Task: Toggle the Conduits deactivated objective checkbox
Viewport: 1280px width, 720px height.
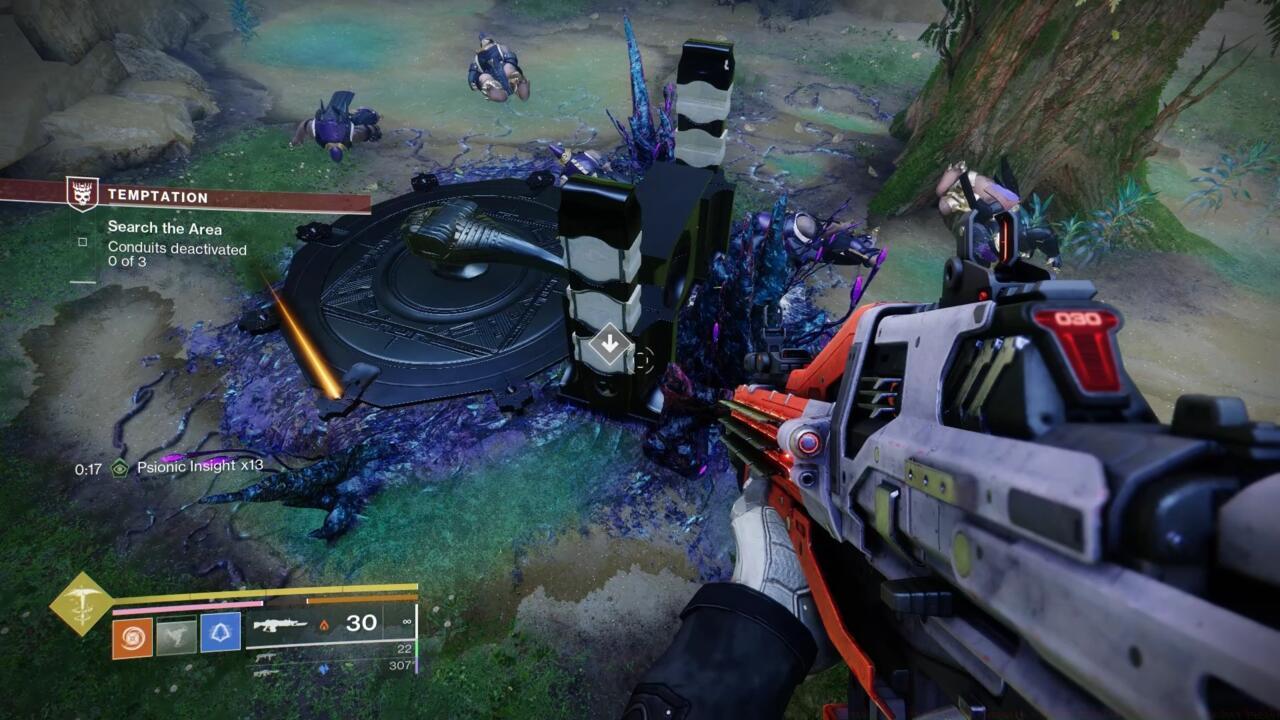Action: 82,242
